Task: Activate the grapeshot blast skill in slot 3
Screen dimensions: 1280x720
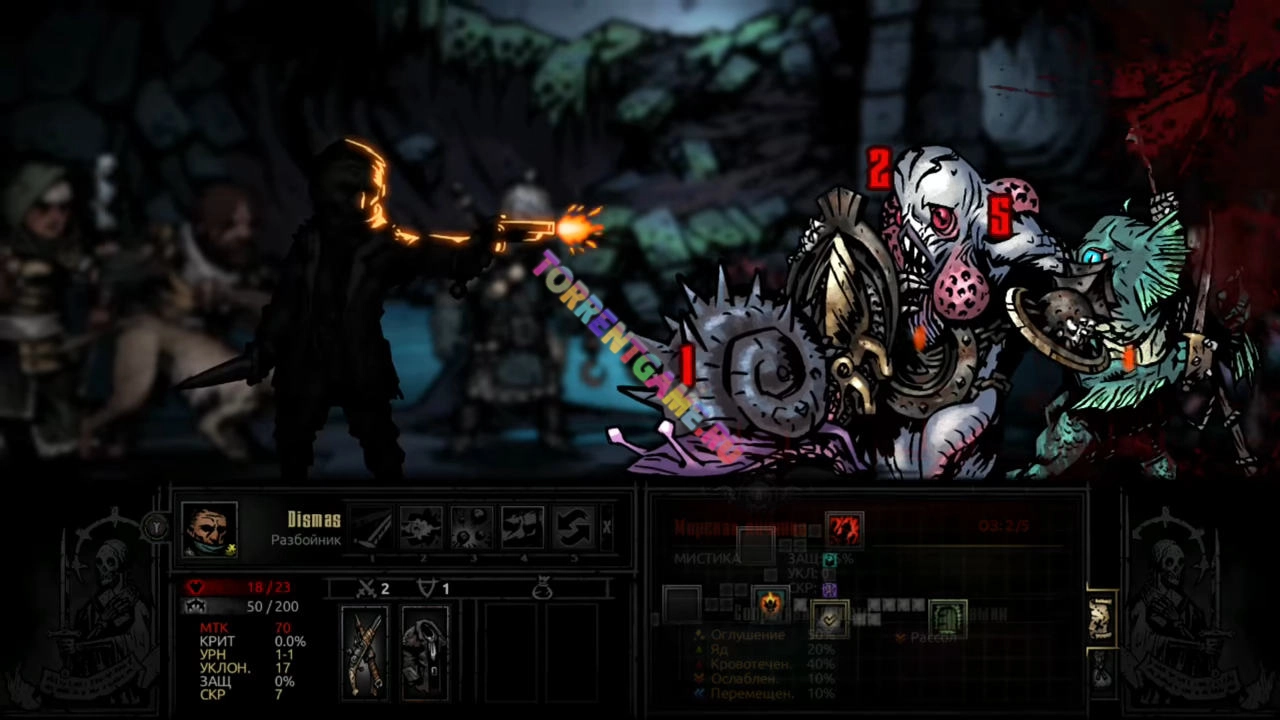Action: 472,527
